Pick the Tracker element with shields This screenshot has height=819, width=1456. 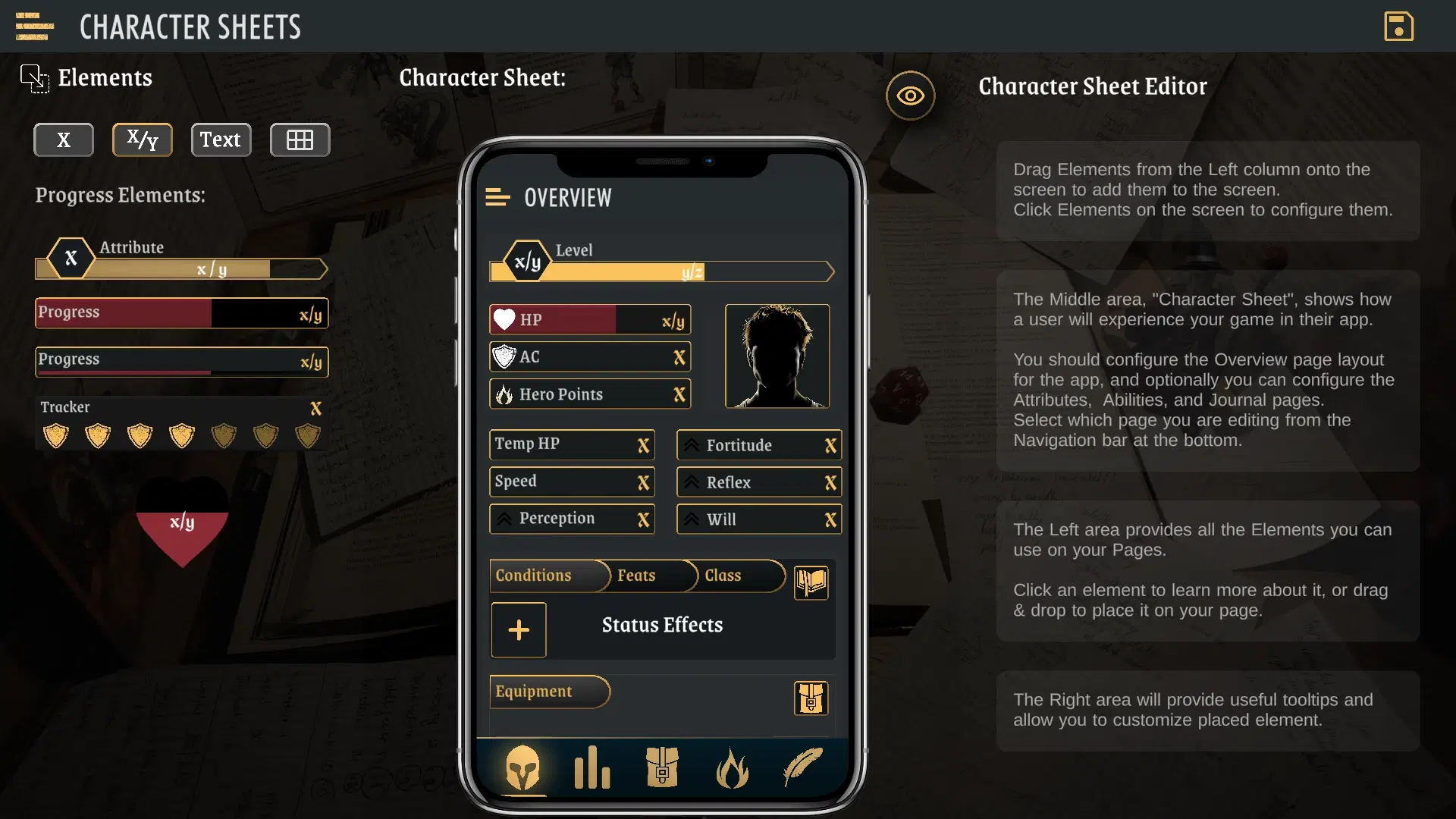click(182, 423)
